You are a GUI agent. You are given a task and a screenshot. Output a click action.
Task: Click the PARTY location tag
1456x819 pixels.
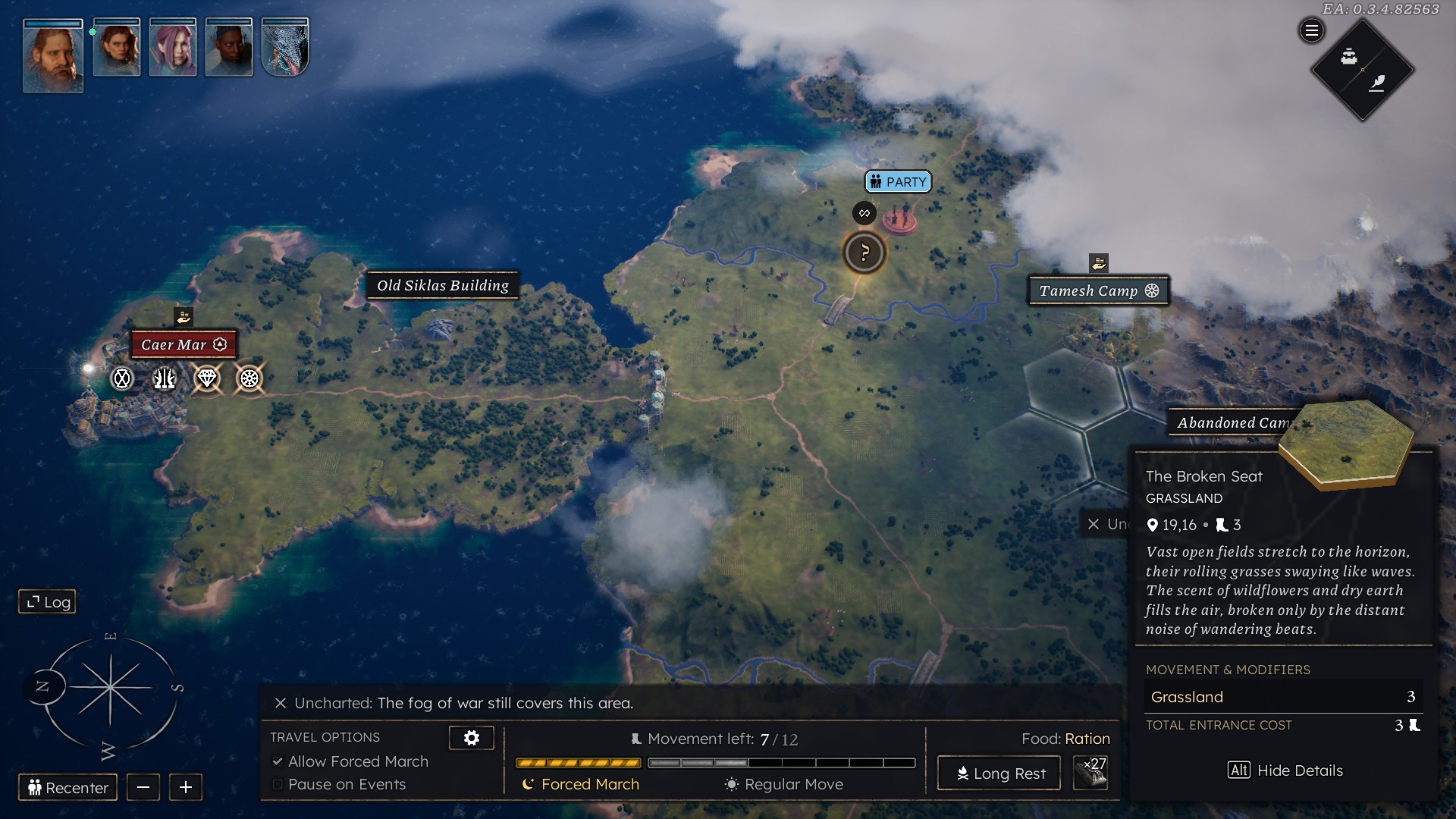click(x=898, y=182)
